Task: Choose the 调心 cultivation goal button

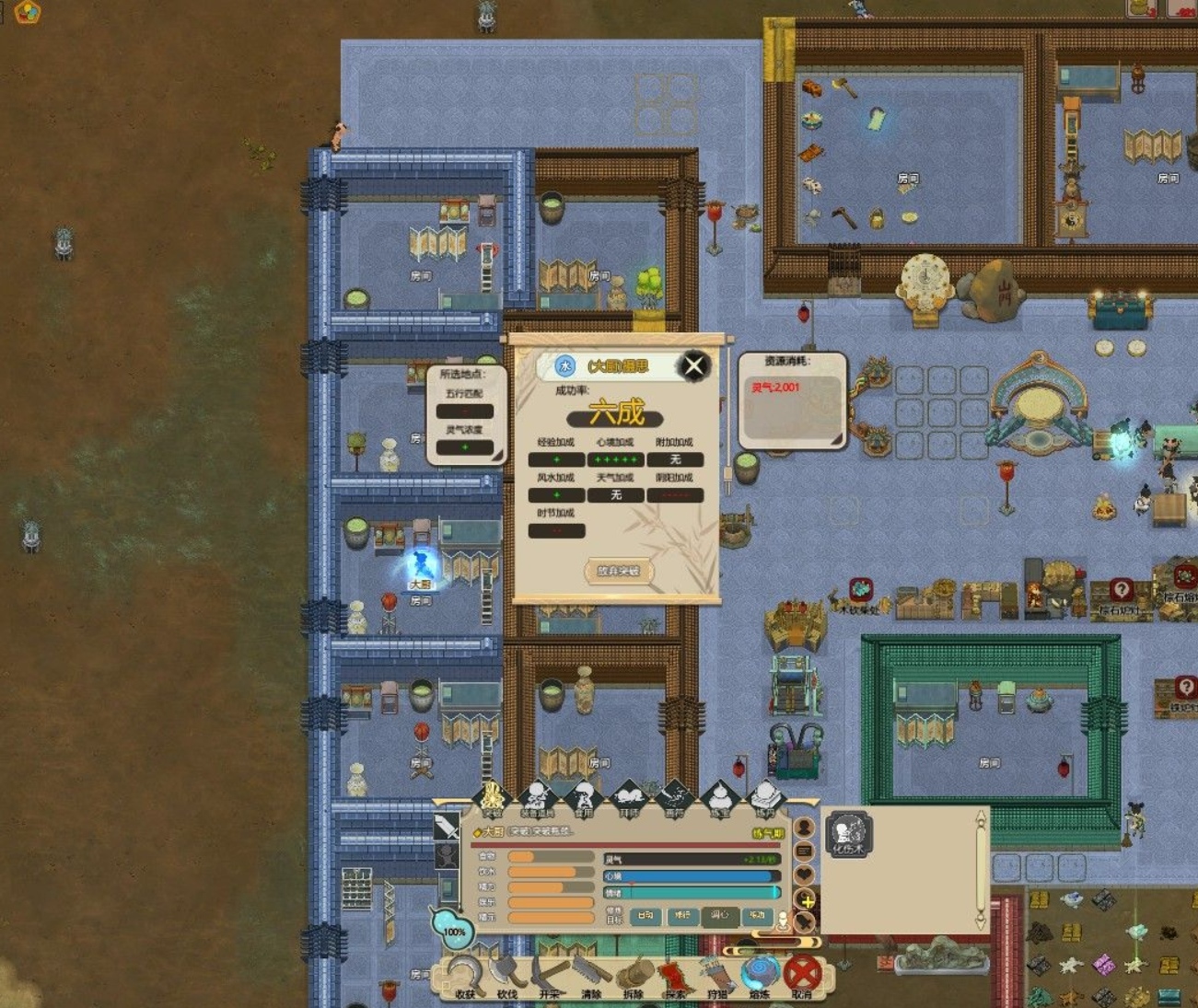Action: coord(719,915)
